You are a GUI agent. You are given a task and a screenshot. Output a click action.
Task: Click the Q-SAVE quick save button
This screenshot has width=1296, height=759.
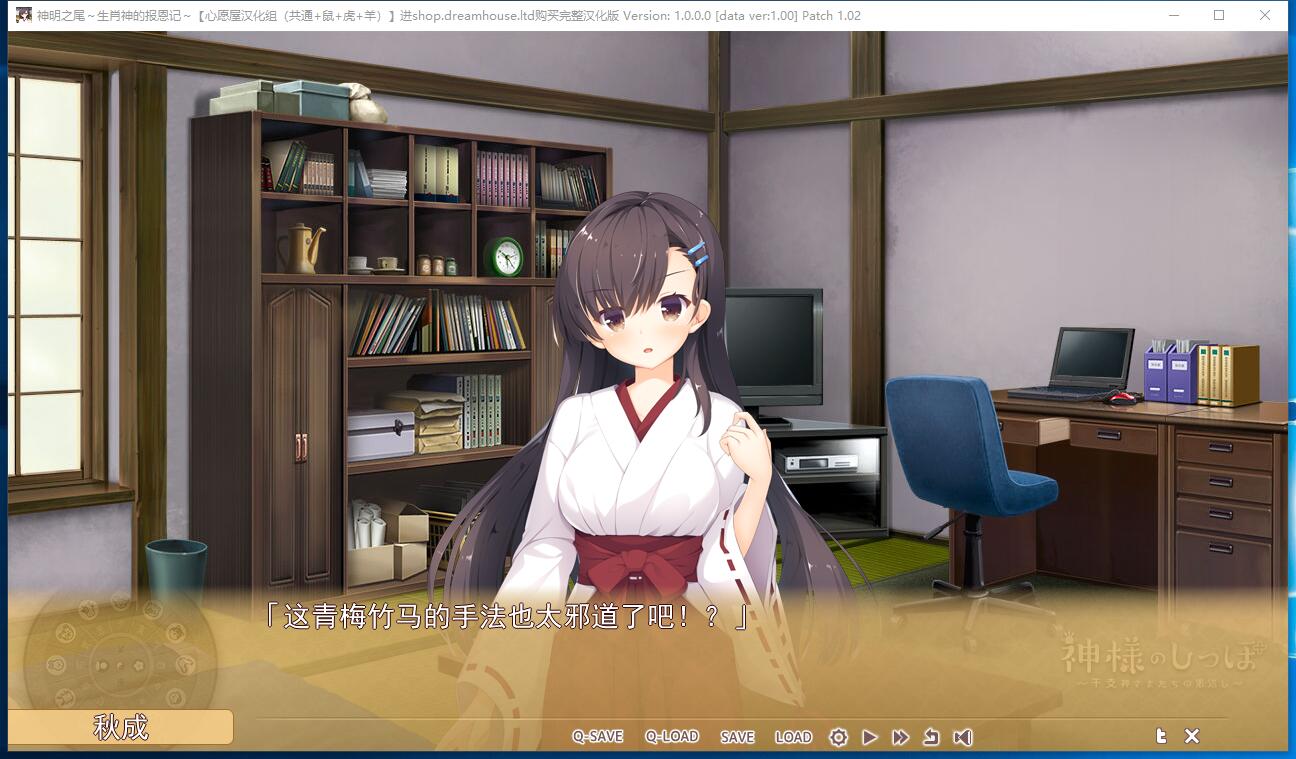point(597,737)
